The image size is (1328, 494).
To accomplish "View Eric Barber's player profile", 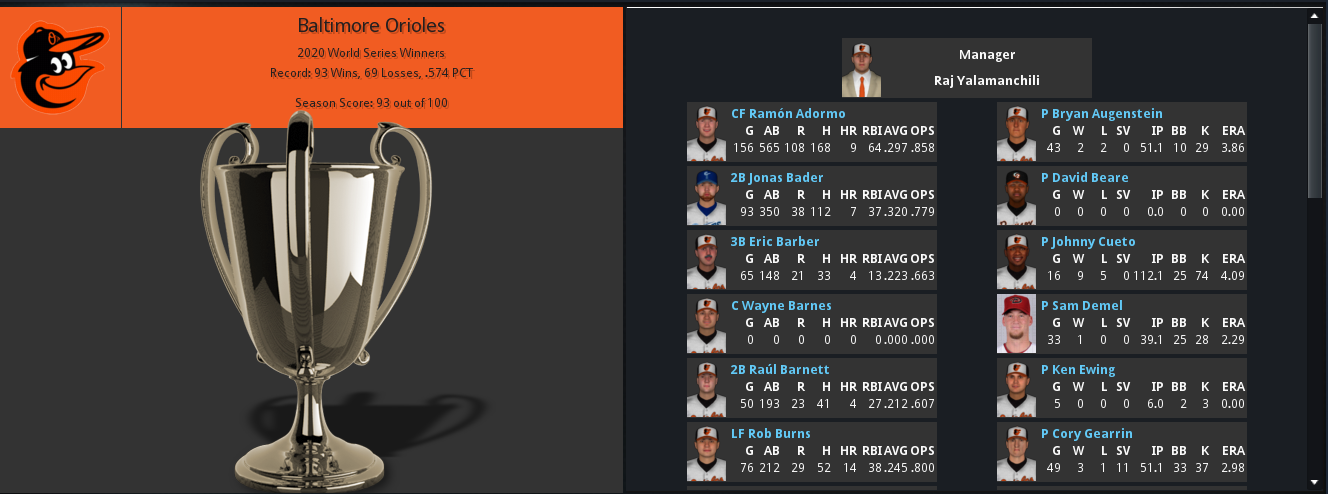I will pyautogui.click(x=775, y=242).
